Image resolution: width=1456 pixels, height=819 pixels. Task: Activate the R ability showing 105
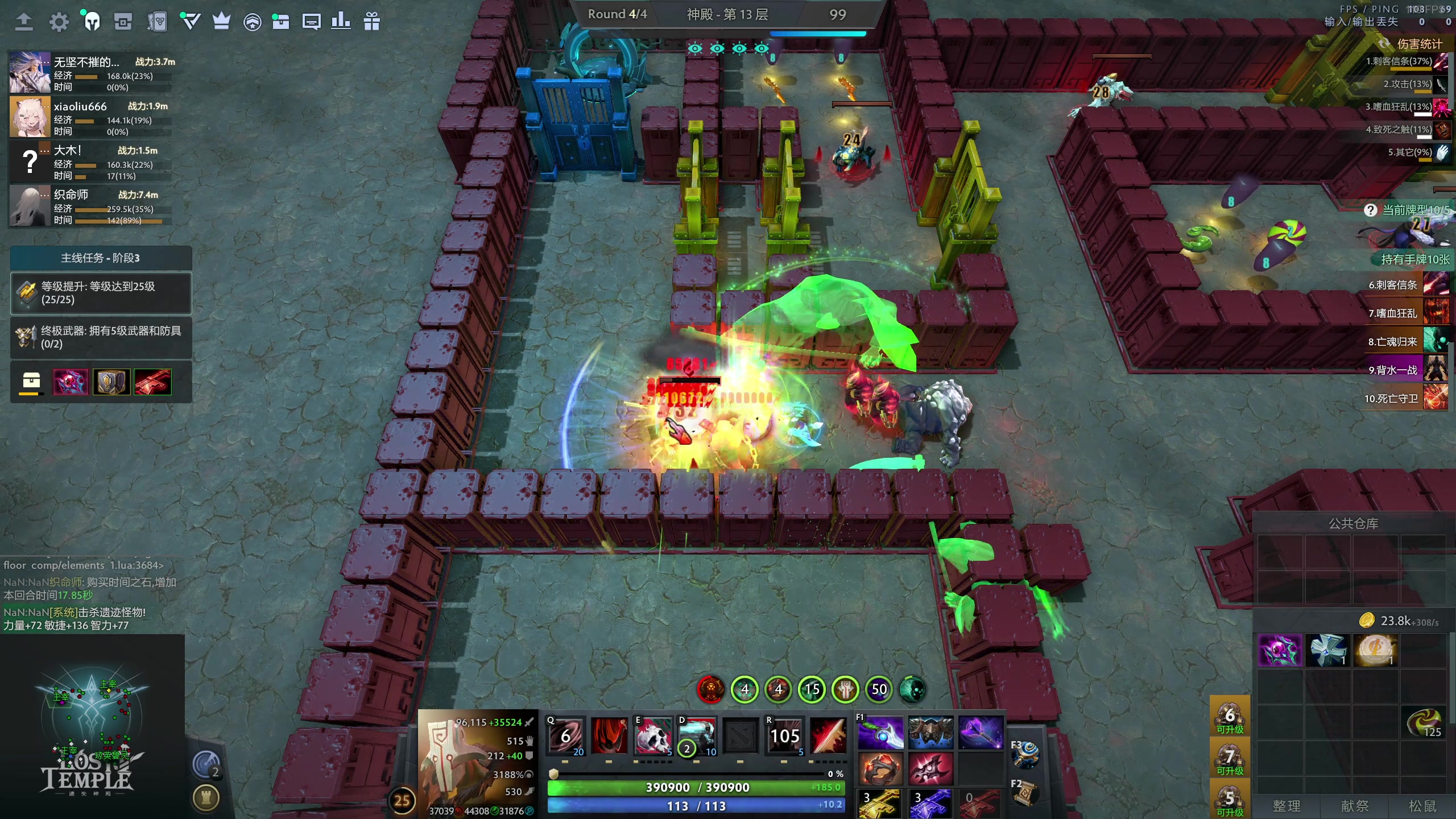click(784, 736)
